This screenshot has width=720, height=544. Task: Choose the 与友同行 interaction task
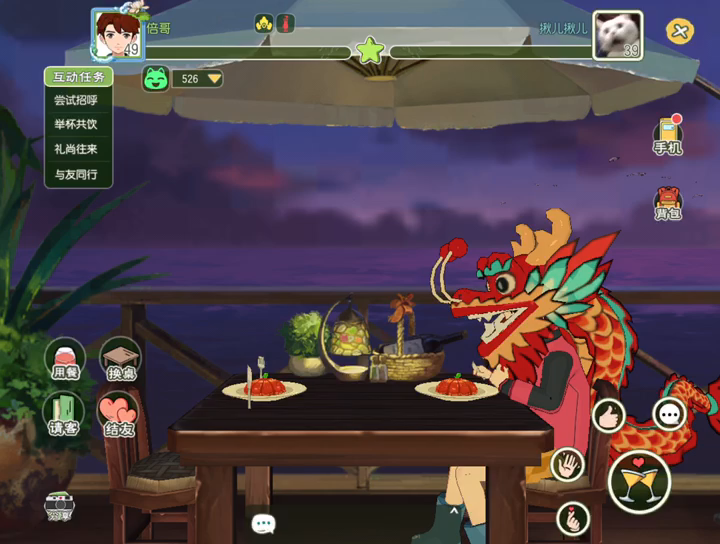pos(76,174)
